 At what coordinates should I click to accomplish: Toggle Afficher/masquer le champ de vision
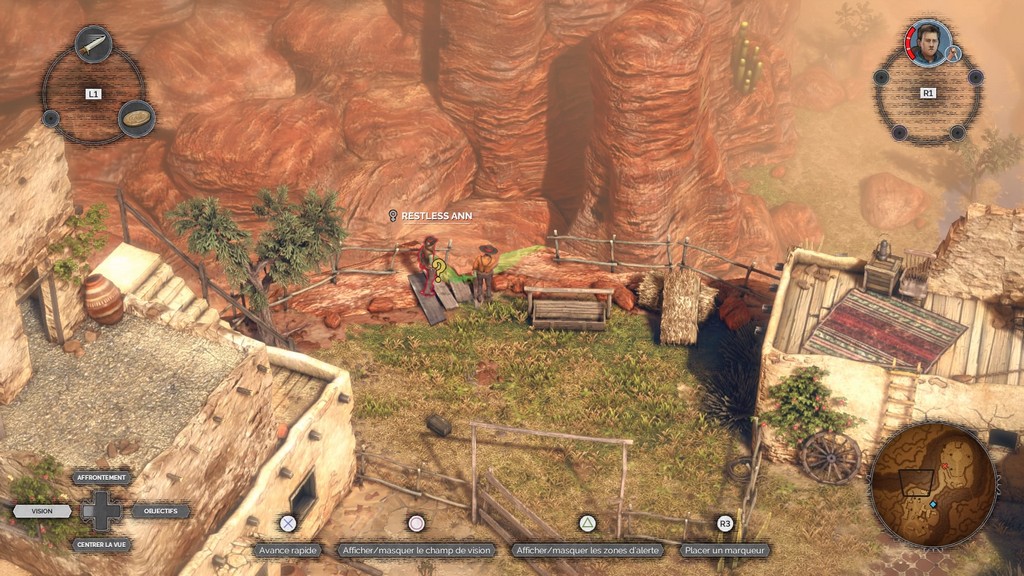416,550
